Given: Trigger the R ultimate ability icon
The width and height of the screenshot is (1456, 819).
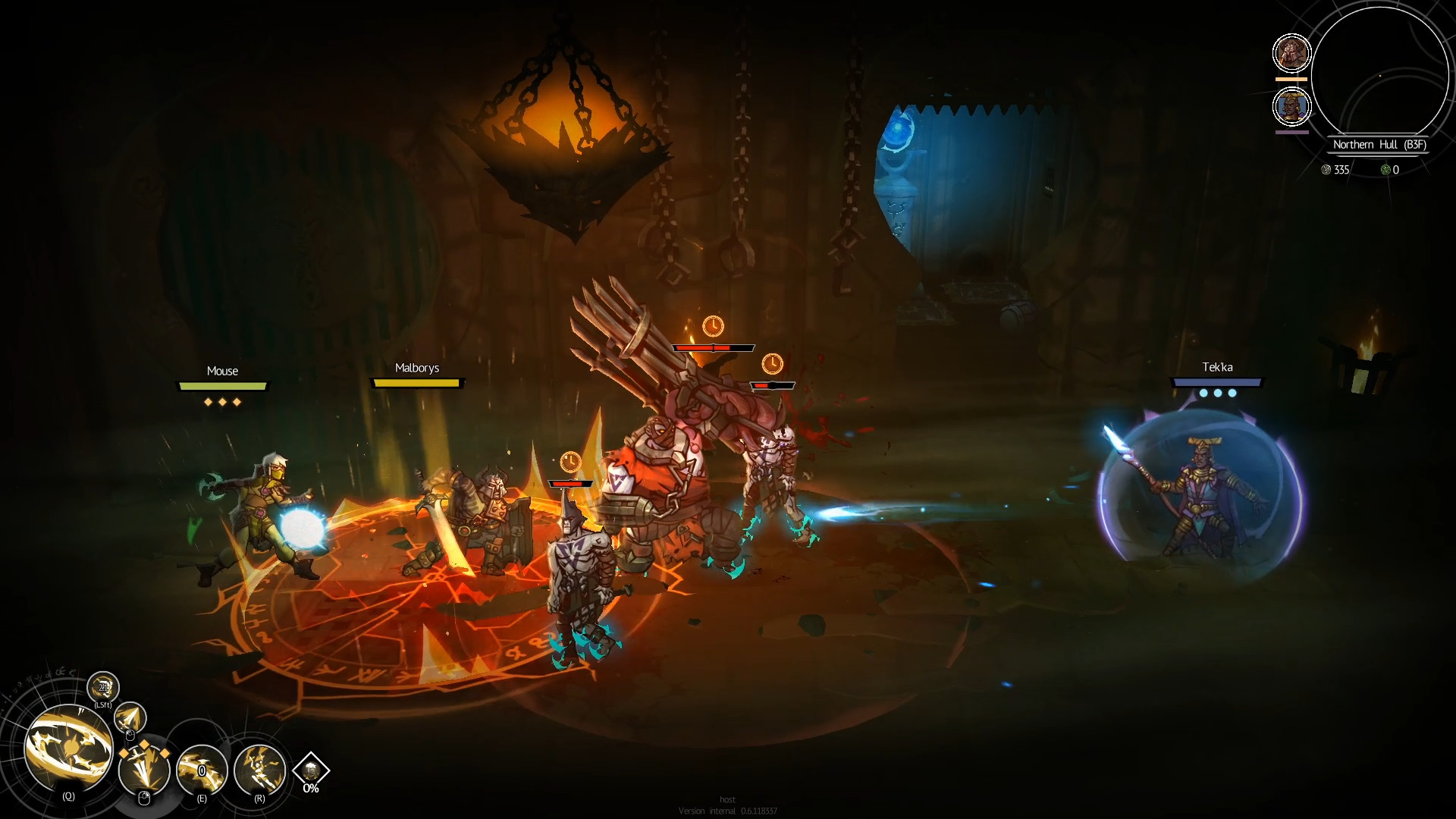Looking at the screenshot, I should 259,770.
